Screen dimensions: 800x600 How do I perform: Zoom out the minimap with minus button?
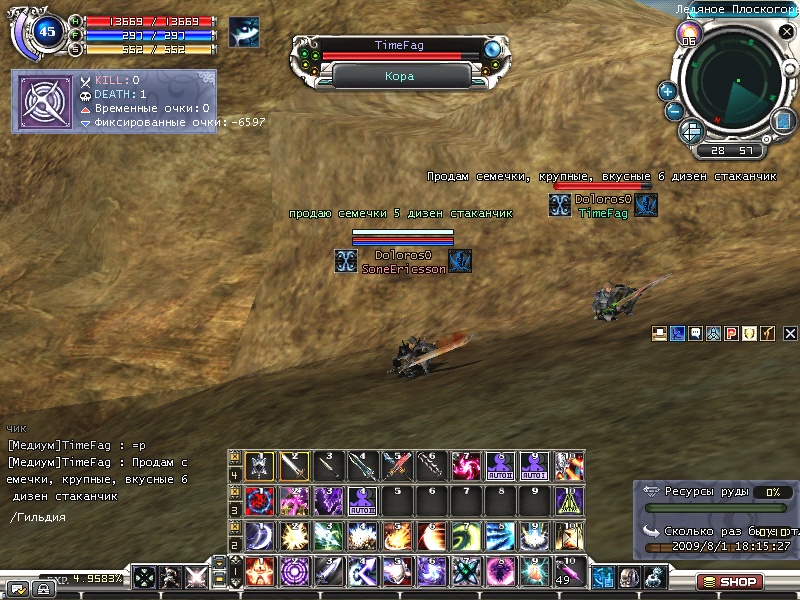pyautogui.click(x=674, y=111)
